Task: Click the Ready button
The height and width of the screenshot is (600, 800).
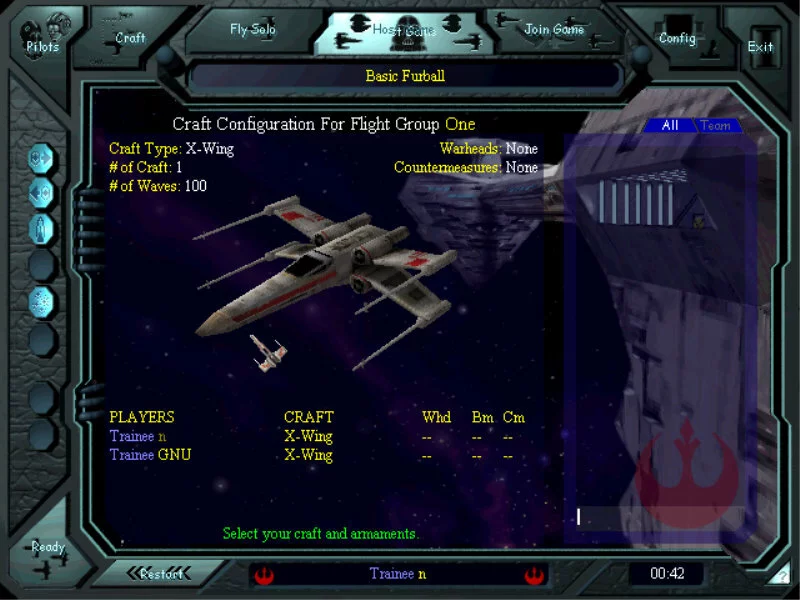Action: (47, 548)
